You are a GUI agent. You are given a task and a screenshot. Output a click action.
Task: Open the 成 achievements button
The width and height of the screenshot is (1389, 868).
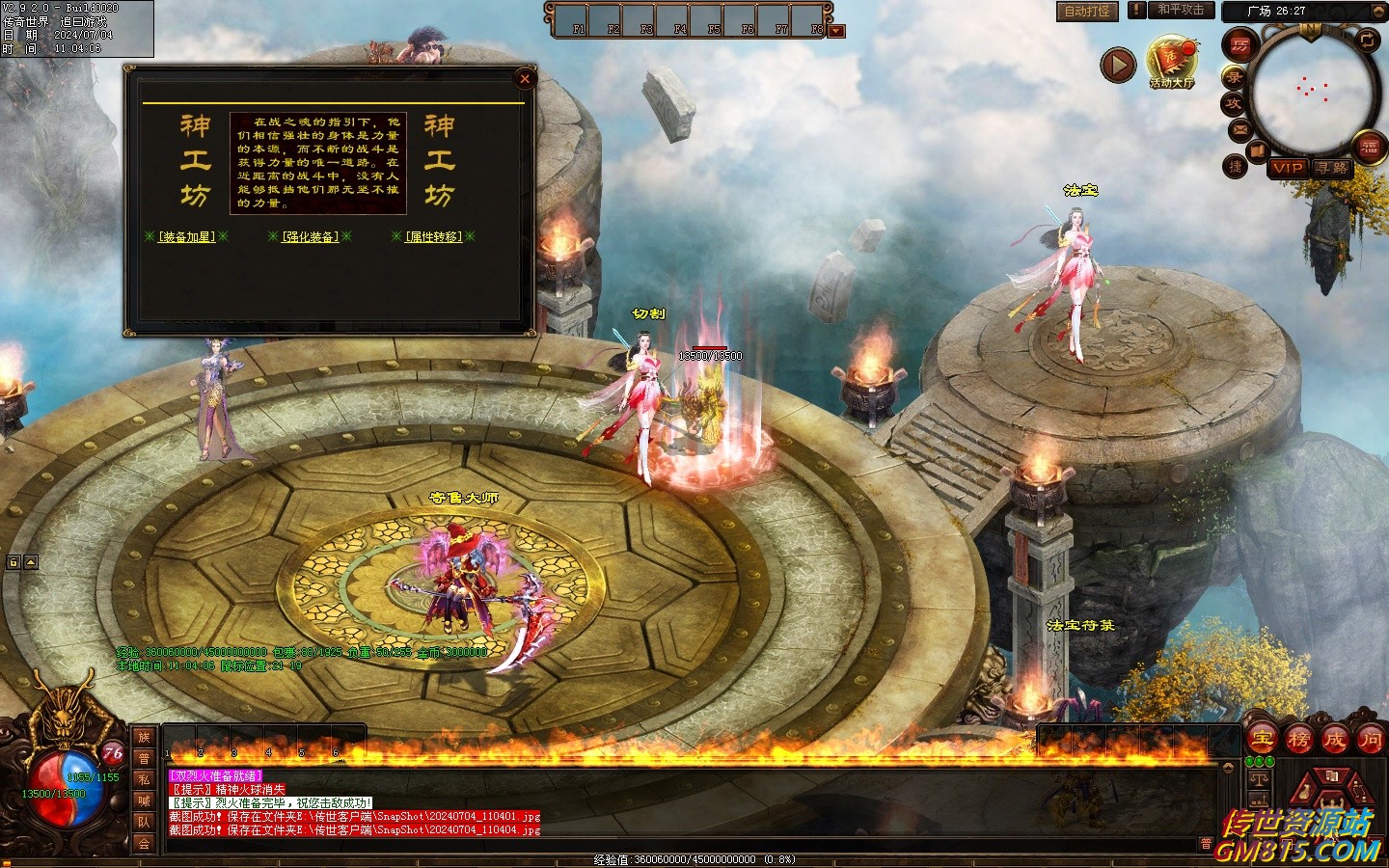(1334, 740)
